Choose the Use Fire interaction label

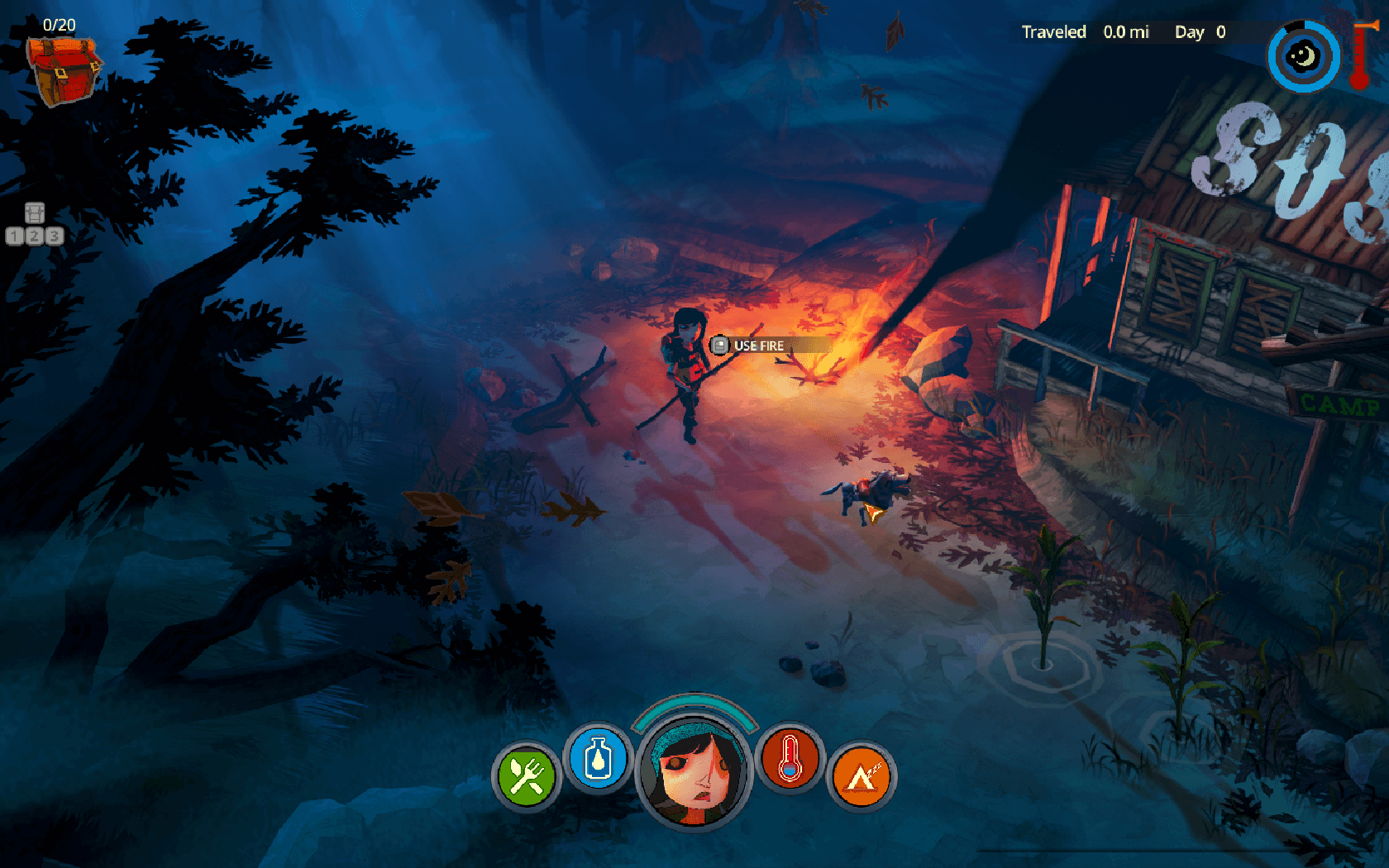click(x=758, y=346)
